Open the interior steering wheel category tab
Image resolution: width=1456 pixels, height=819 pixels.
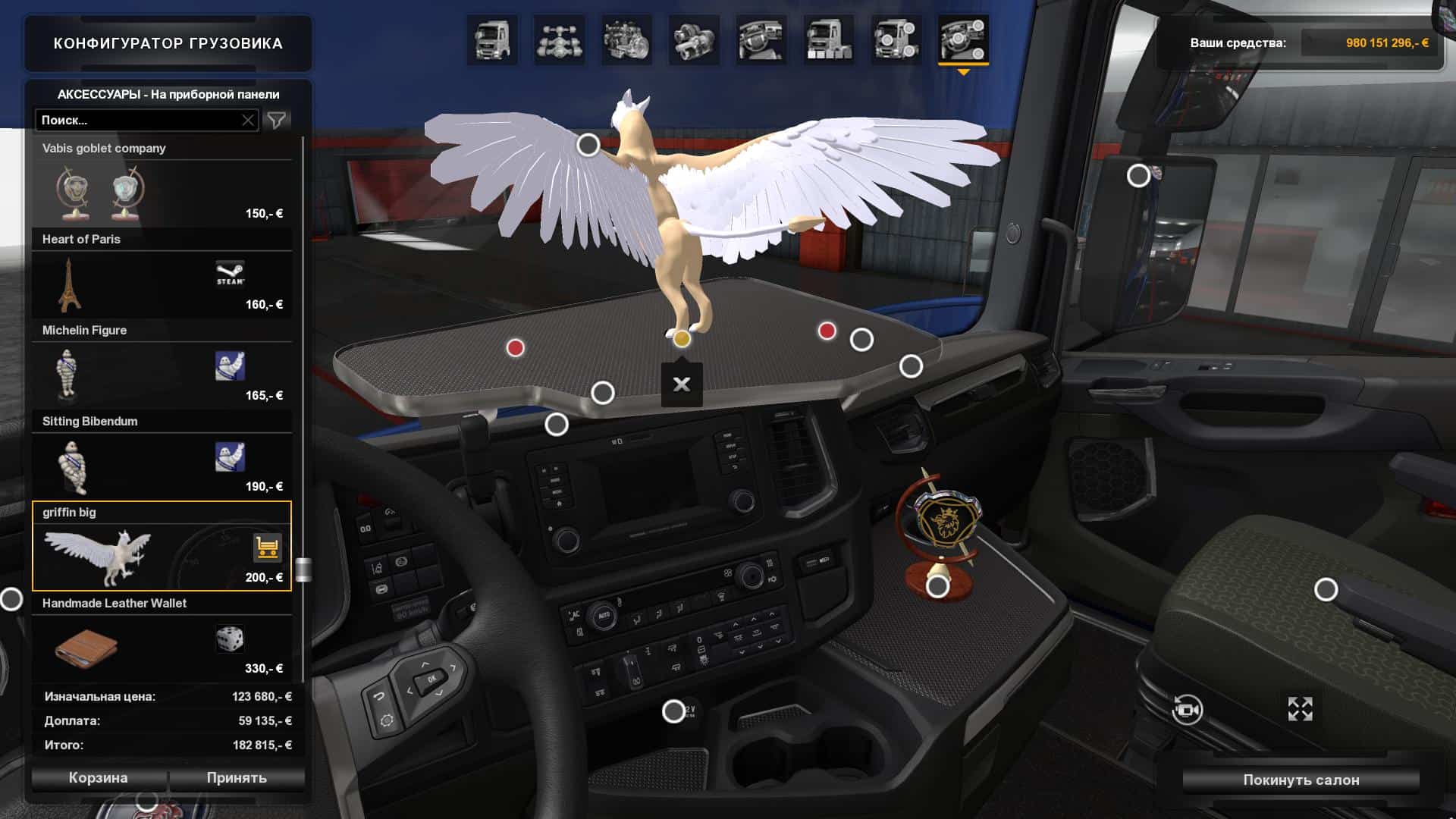click(761, 39)
